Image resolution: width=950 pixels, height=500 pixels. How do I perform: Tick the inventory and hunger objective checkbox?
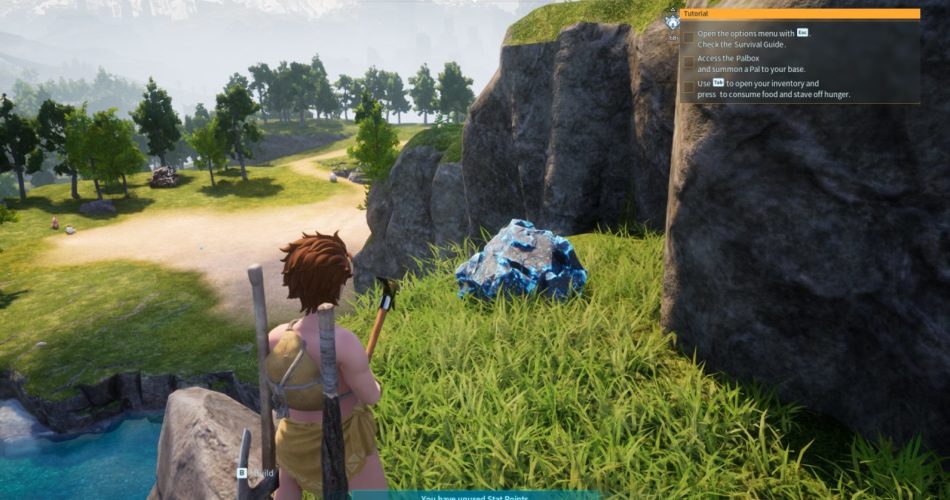pos(688,87)
